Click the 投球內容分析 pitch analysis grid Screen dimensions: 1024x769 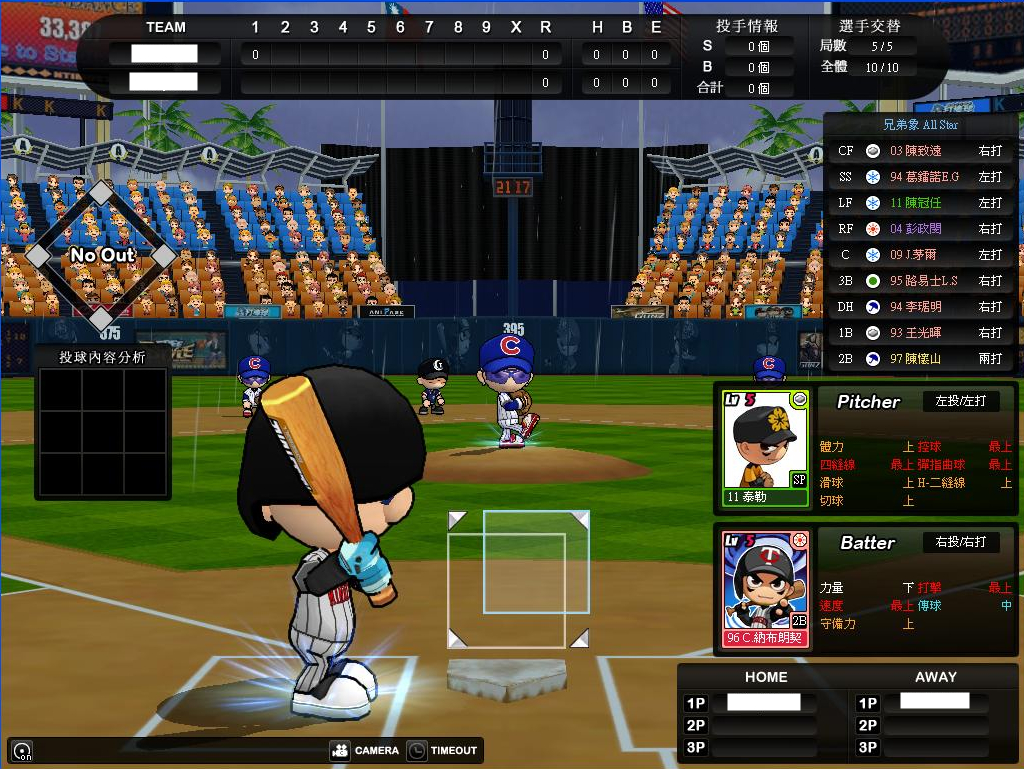click(x=102, y=430)
